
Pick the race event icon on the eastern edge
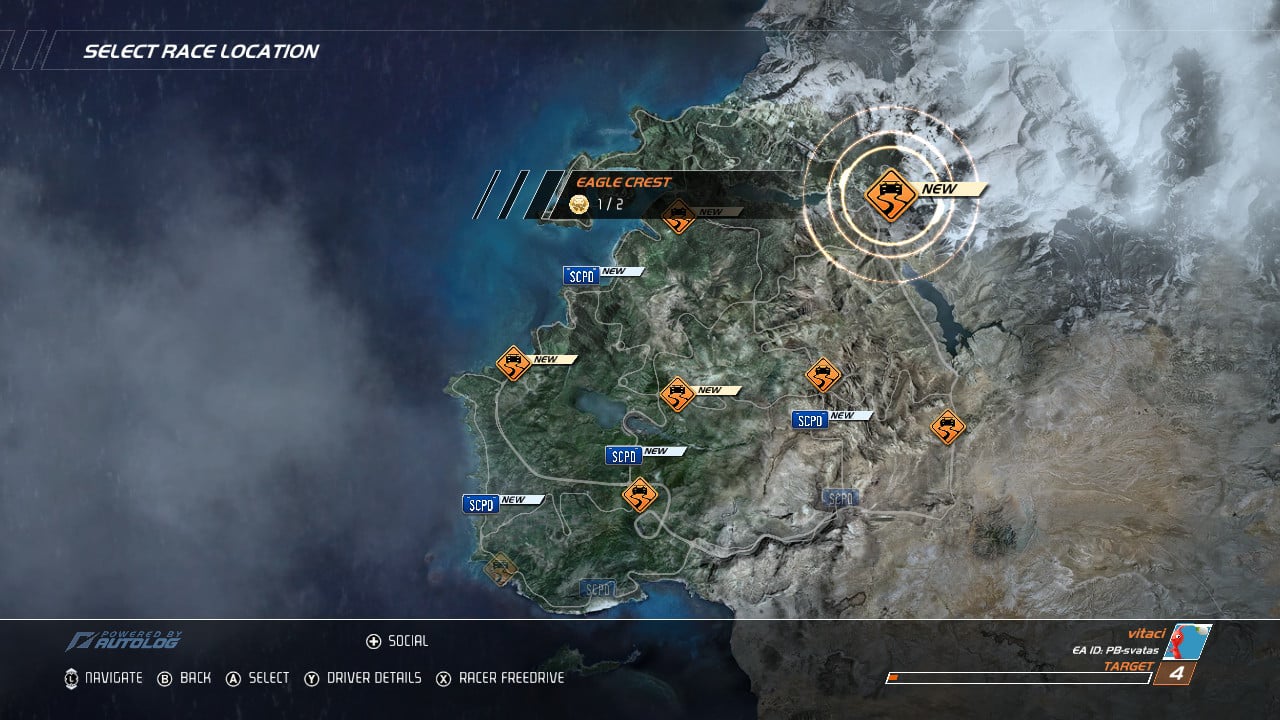coord(948,427)
